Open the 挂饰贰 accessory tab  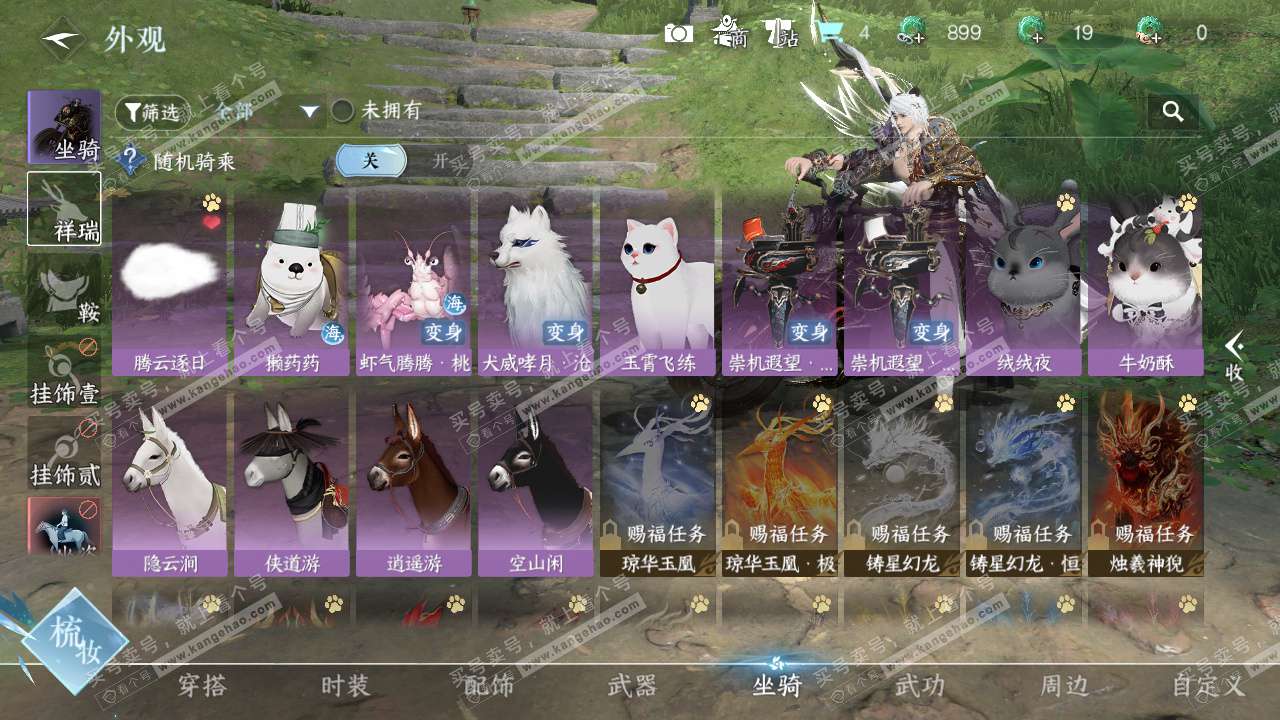64,454
